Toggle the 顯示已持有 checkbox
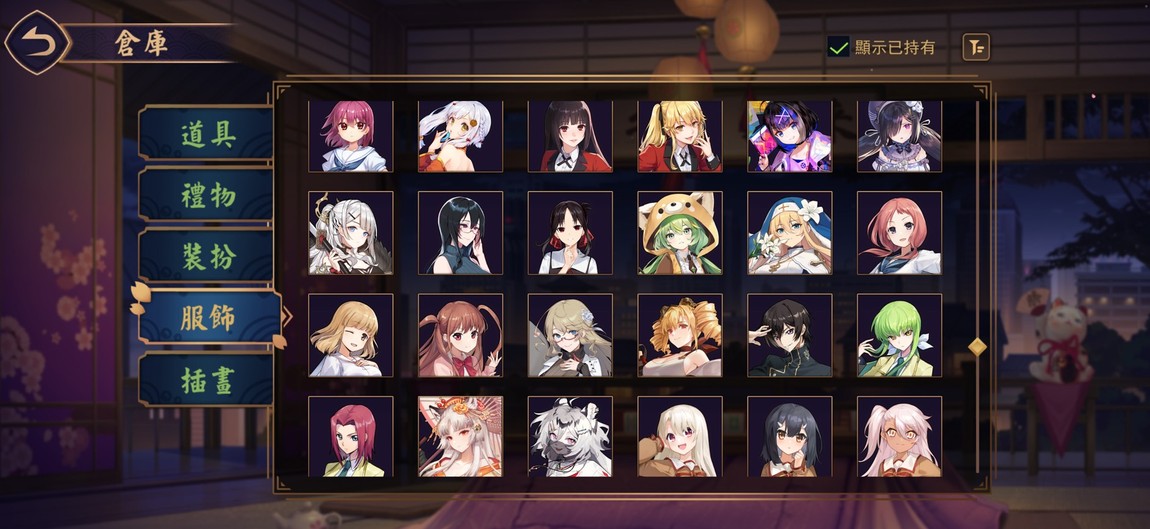The image size is (1150, 529). click(x=838, y=46)
